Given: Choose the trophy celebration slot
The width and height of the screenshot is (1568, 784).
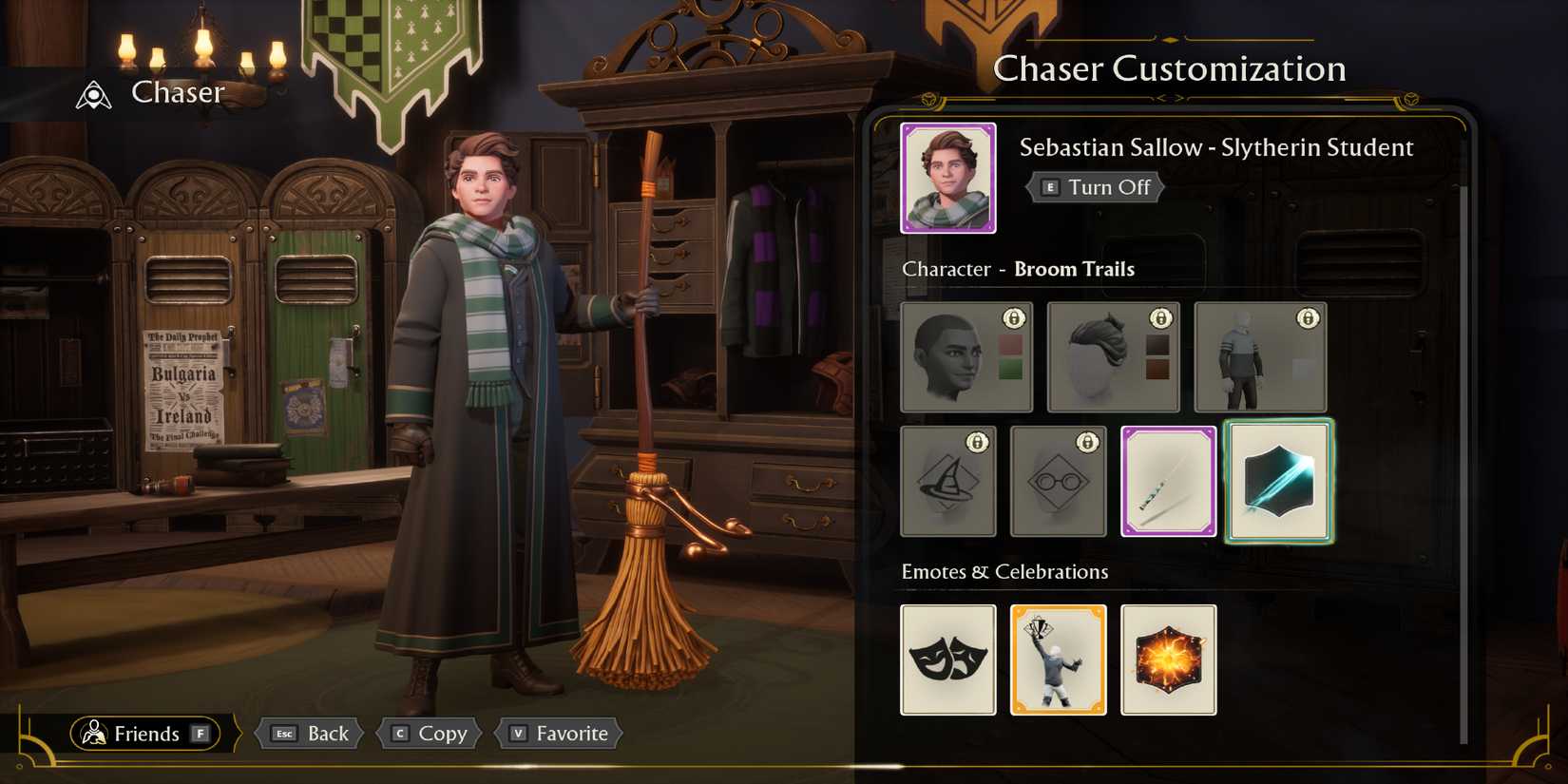Looking at the screenshot, I should [x=1058, y=660].
